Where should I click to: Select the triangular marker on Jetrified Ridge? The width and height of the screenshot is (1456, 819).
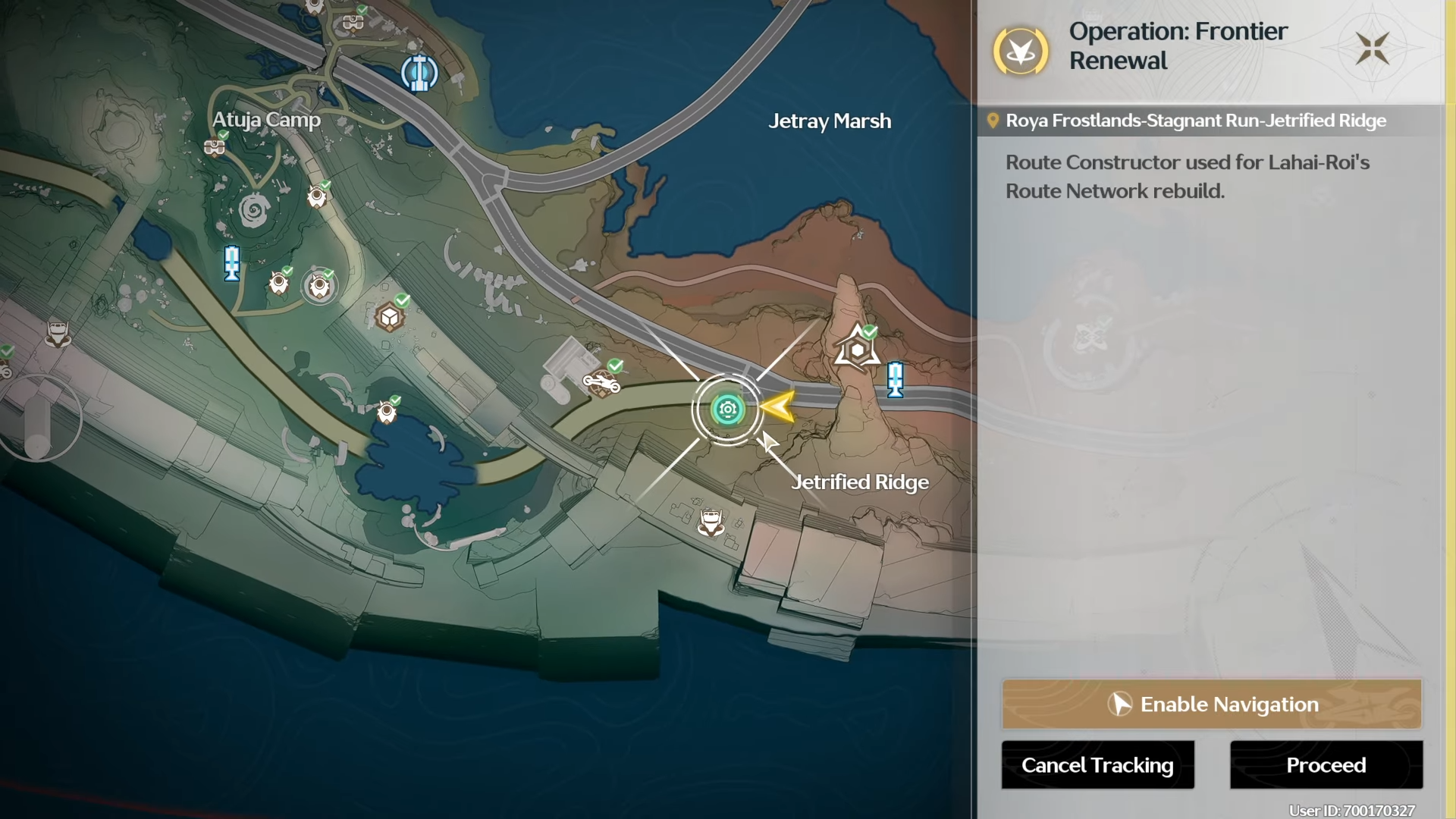(x=857, y=350)
